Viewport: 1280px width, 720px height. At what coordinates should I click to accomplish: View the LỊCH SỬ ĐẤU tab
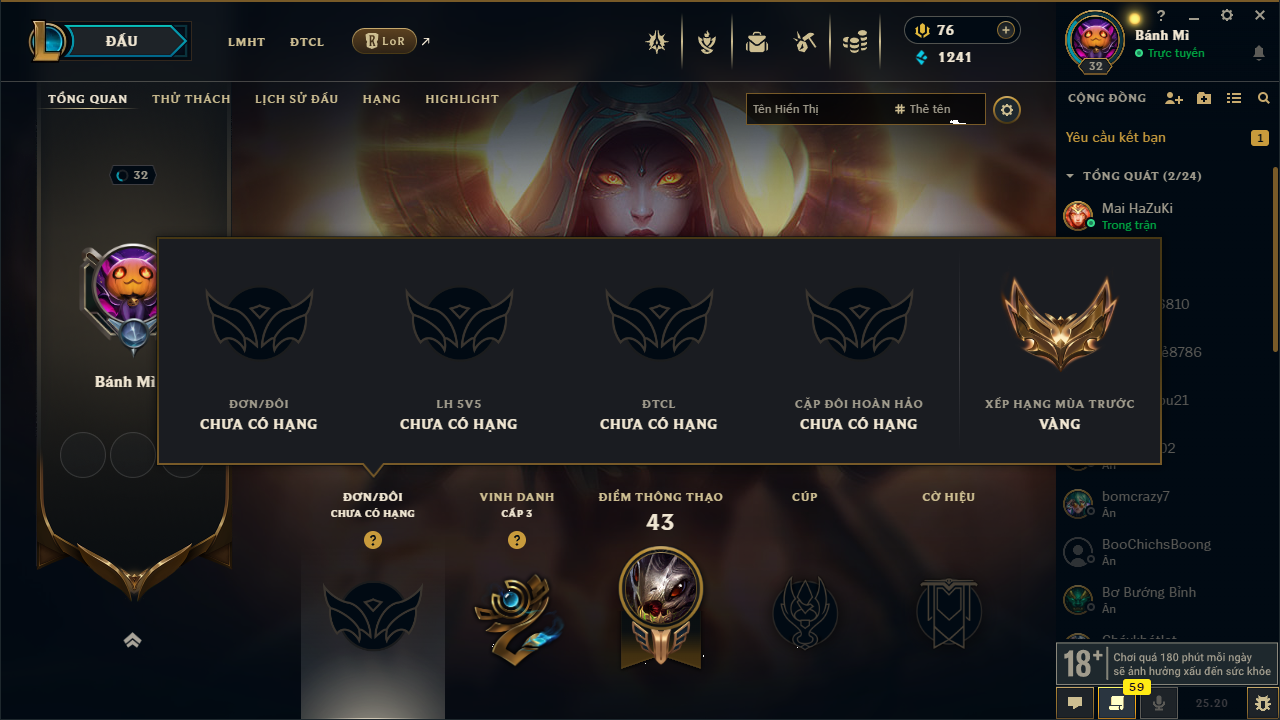coord(296,99)
